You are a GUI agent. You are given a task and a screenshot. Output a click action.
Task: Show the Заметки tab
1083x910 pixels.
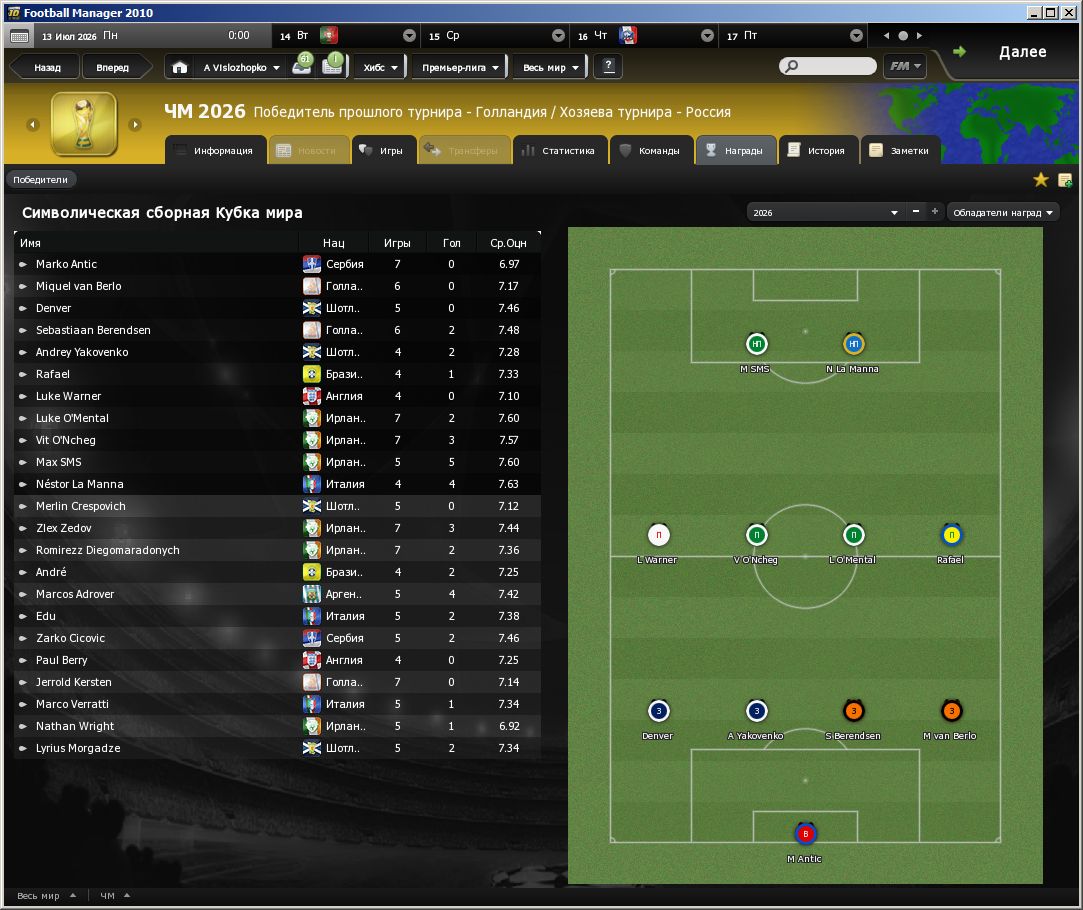(x=899, y=151)
